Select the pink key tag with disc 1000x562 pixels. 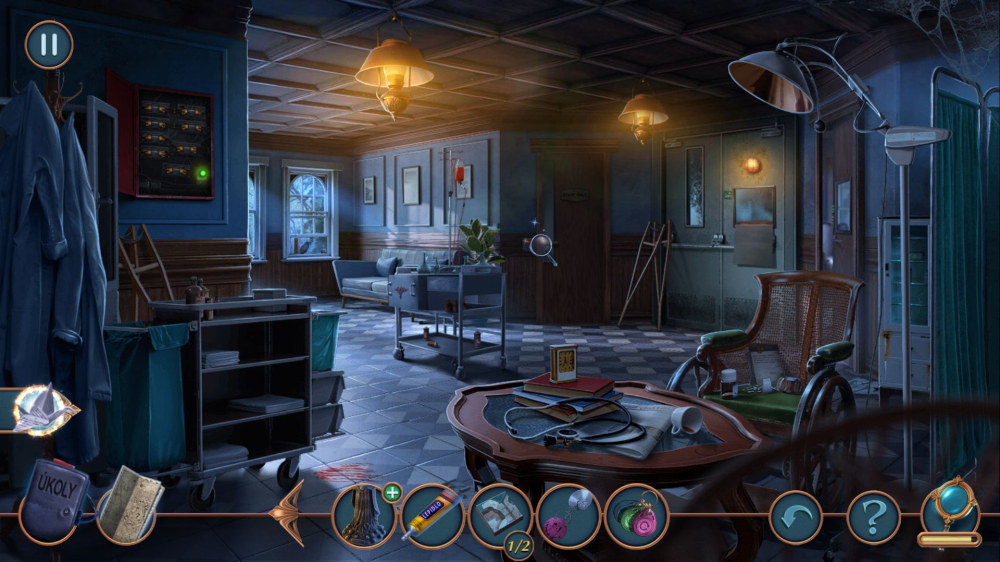coord(568,516)
